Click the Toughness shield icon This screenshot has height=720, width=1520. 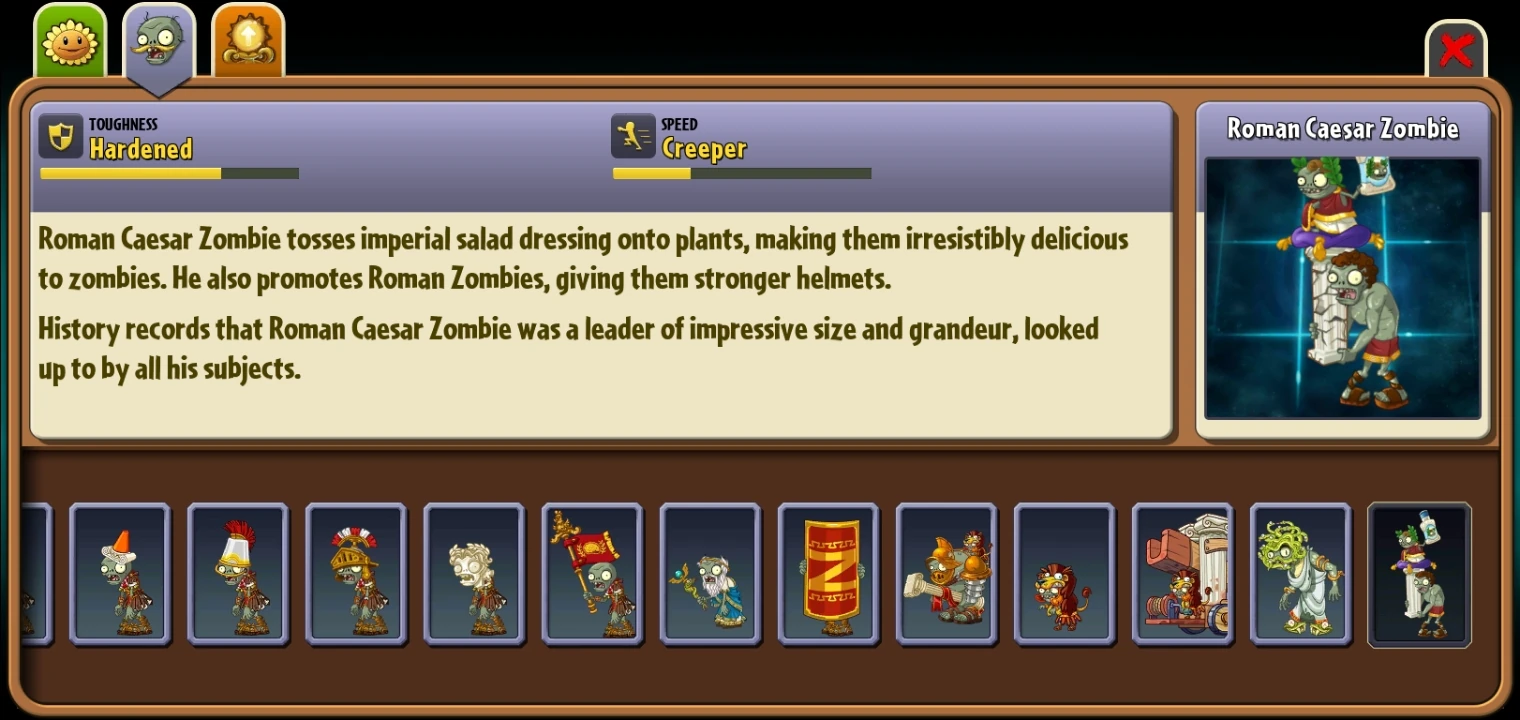pyautogui.click(x=62, y=135)
